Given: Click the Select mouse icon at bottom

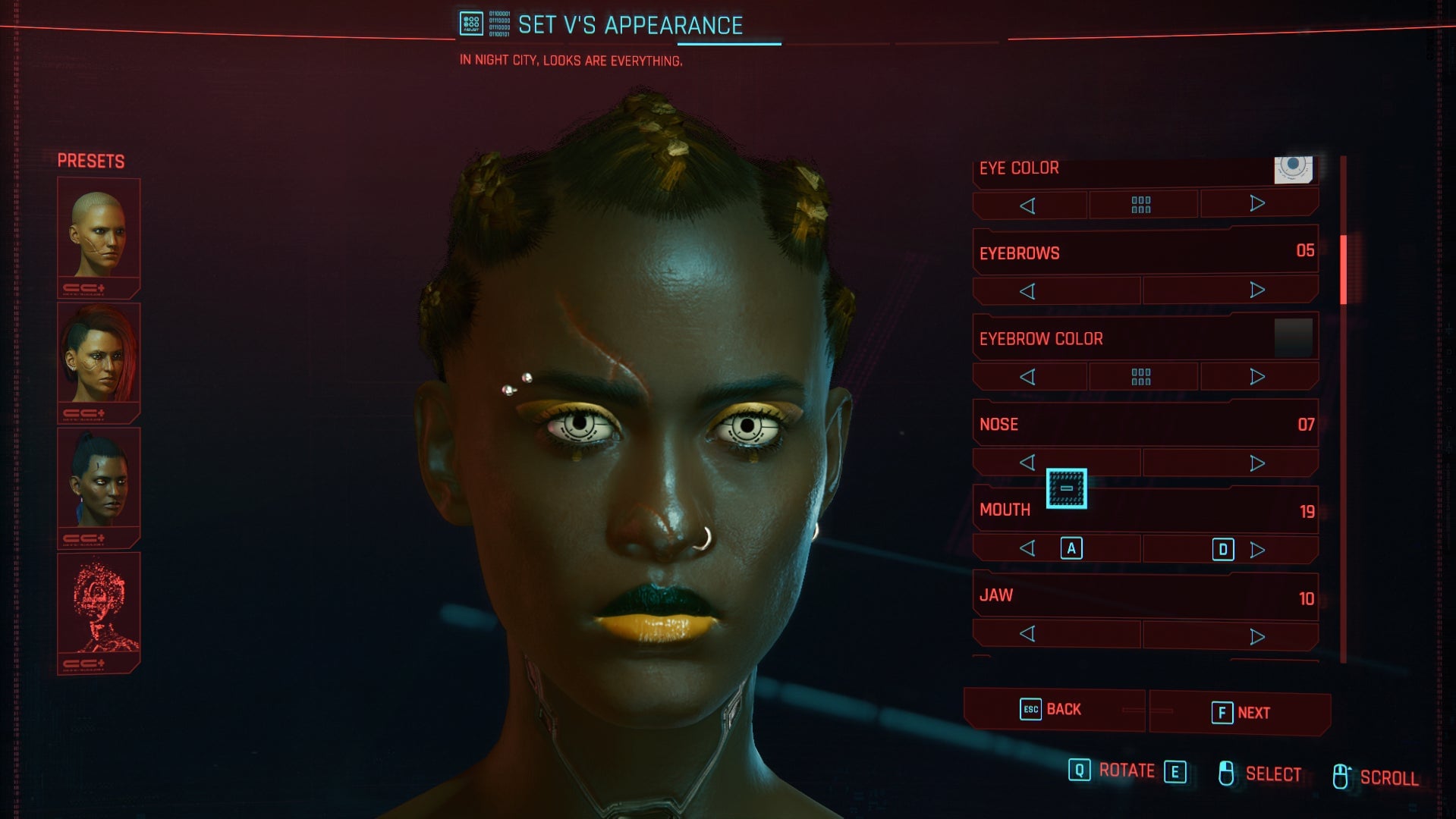Looking at the screenshot, I should pos(1227,773).
